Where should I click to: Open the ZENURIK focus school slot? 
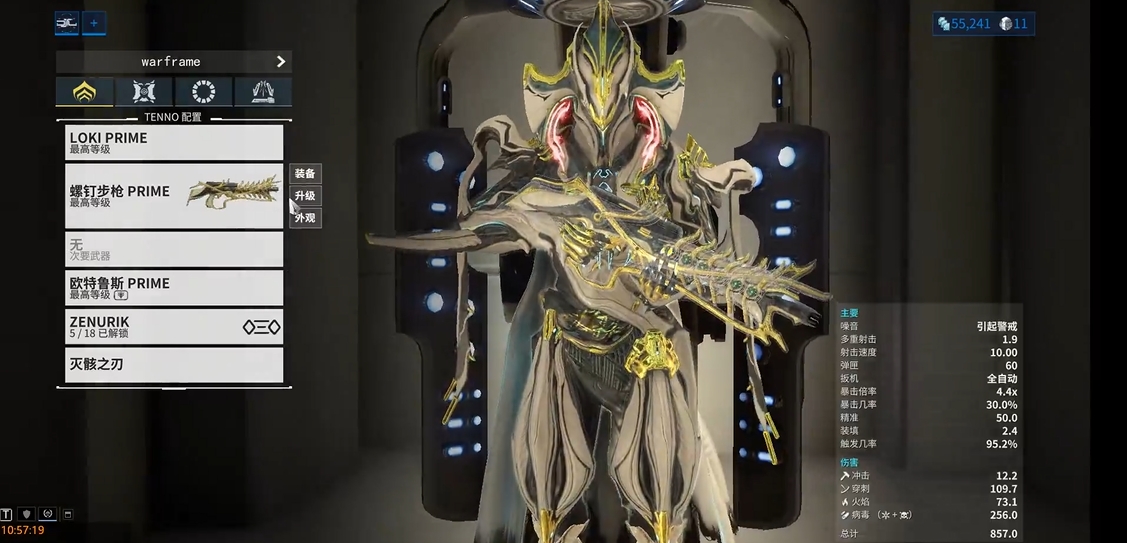pyautogui.click(x=174, y=326)
